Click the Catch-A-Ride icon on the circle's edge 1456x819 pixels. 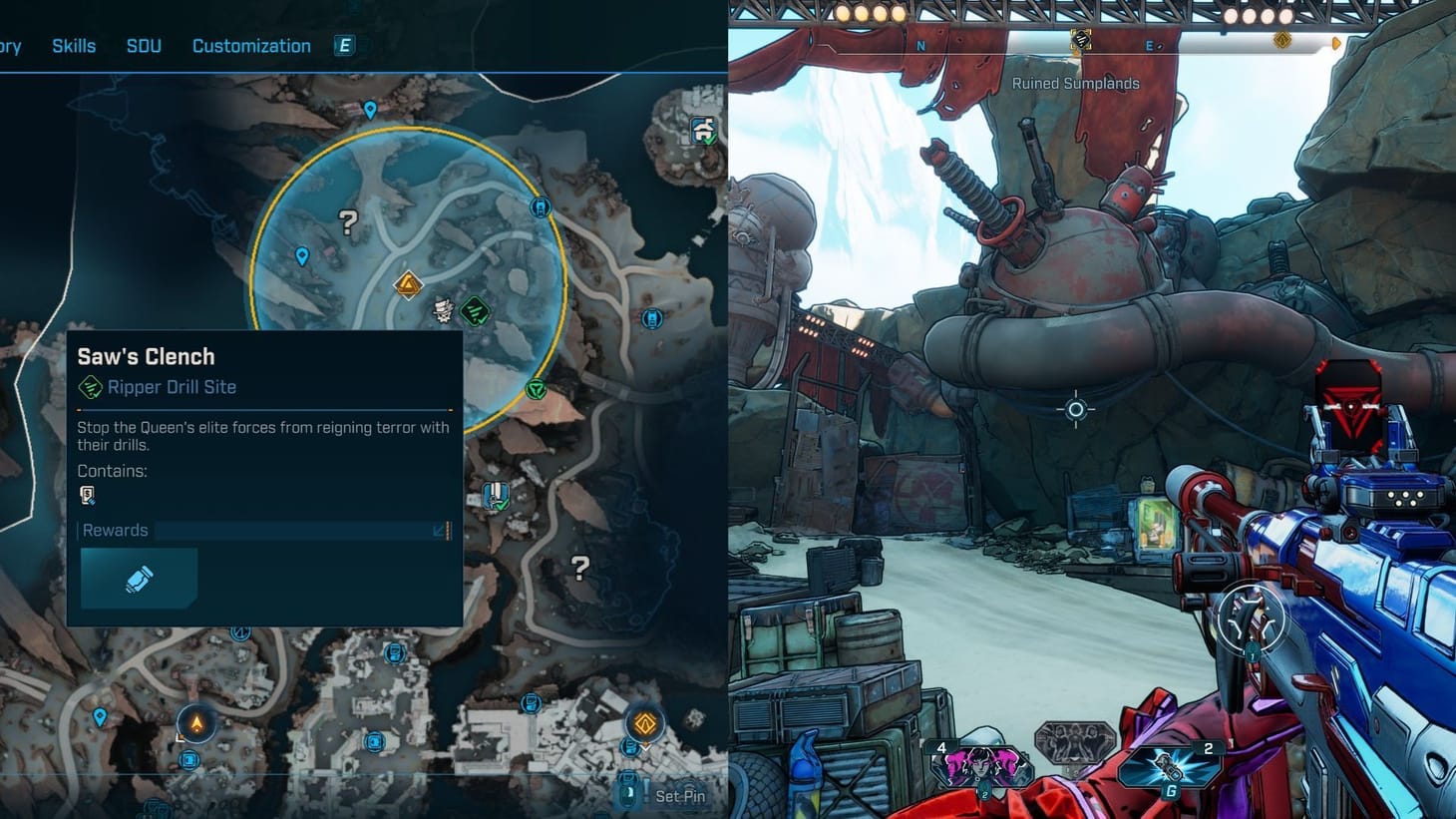540,205
